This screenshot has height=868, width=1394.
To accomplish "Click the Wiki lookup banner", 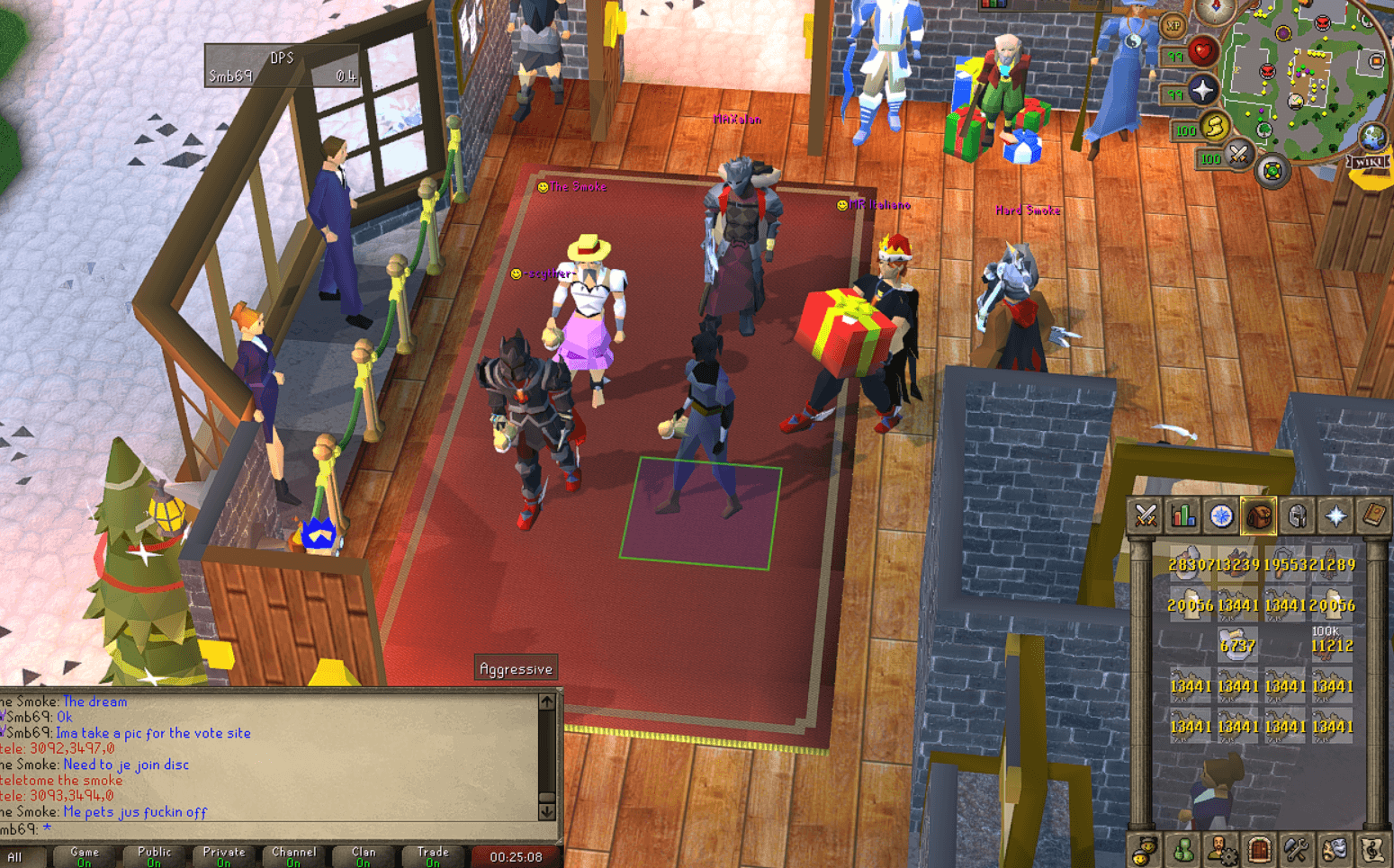I will tap(1367, 162).
